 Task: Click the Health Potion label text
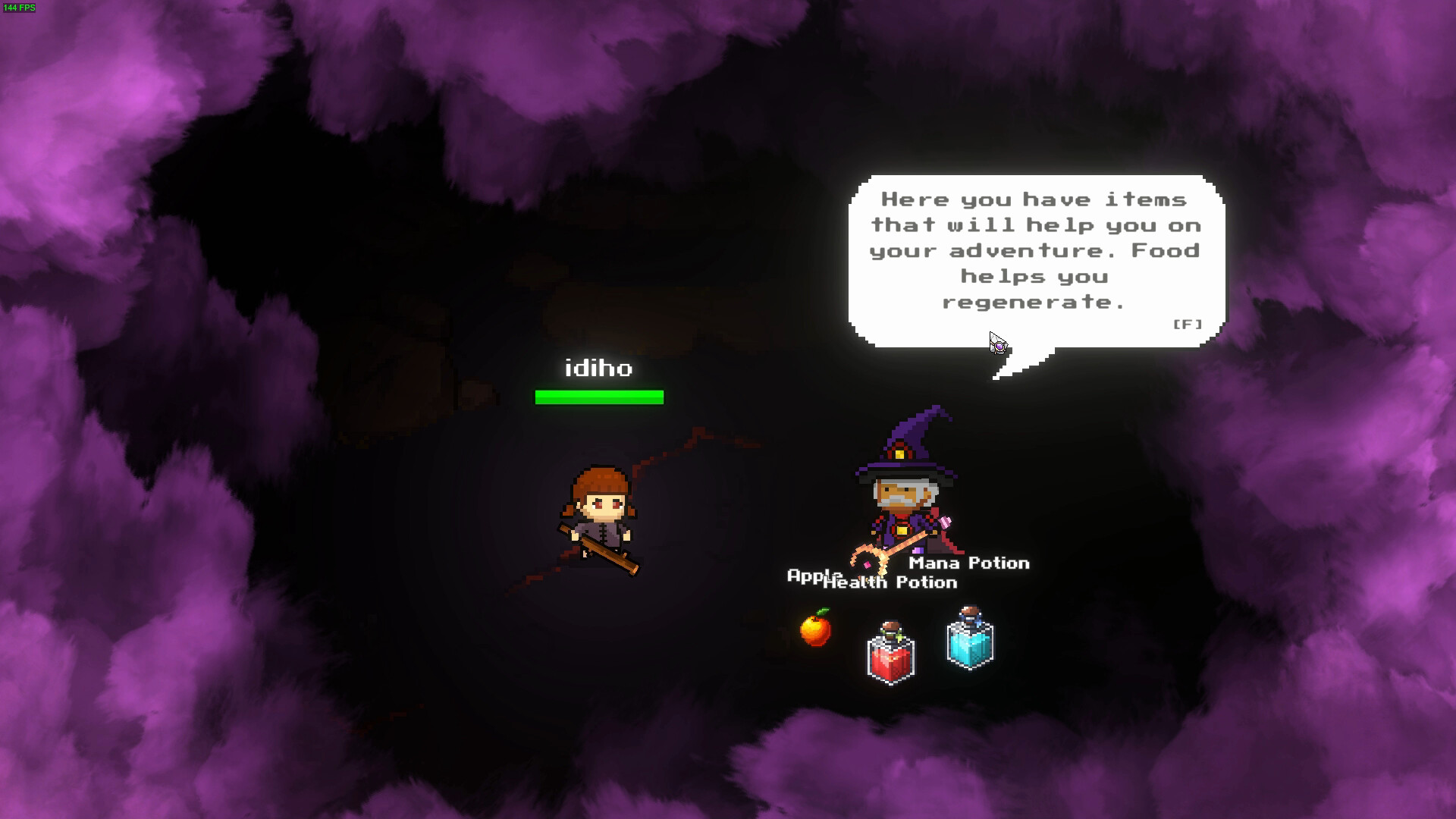pyautogui.click(x=891, y=583)
